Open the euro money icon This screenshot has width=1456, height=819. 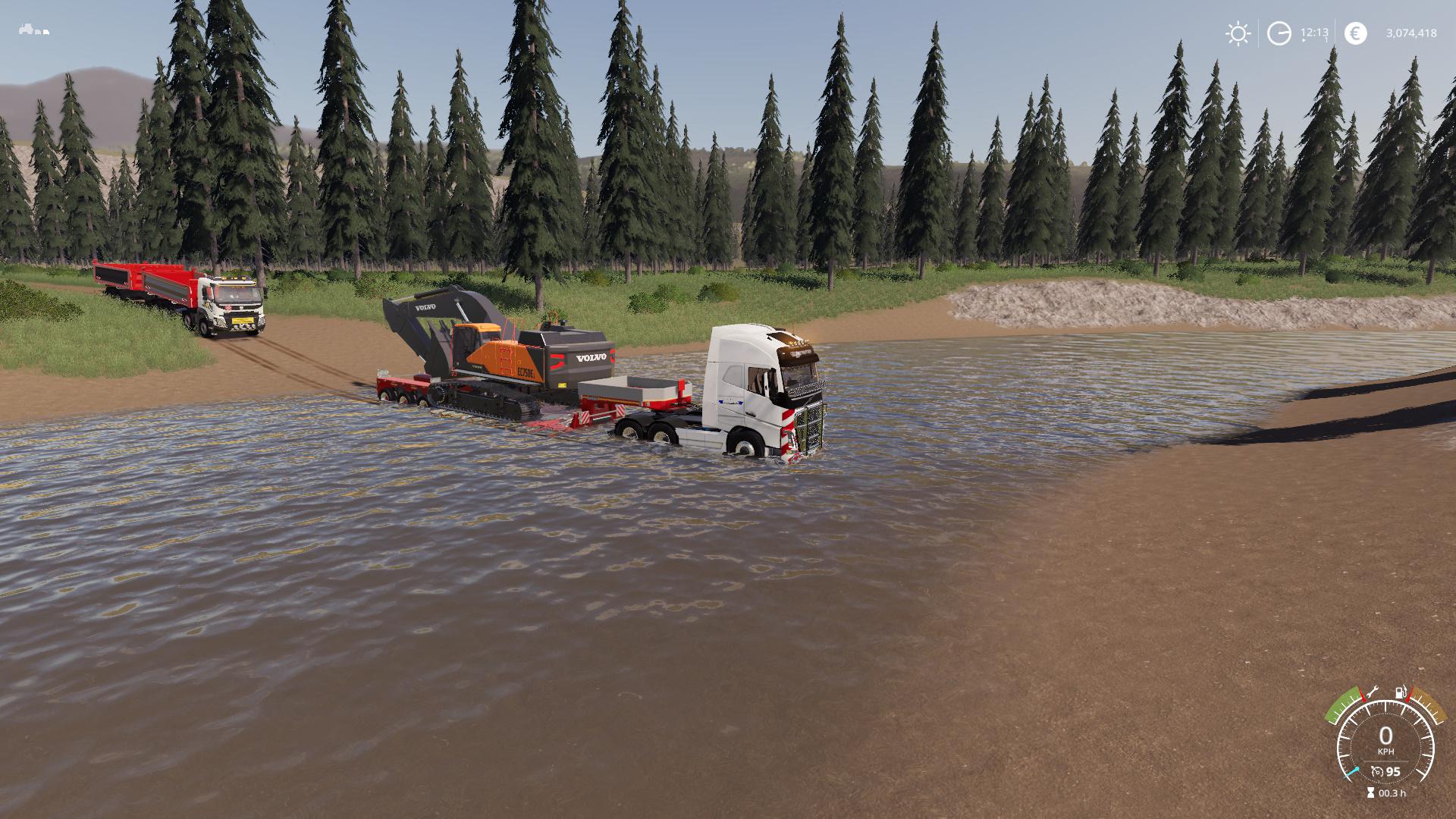1355,33
